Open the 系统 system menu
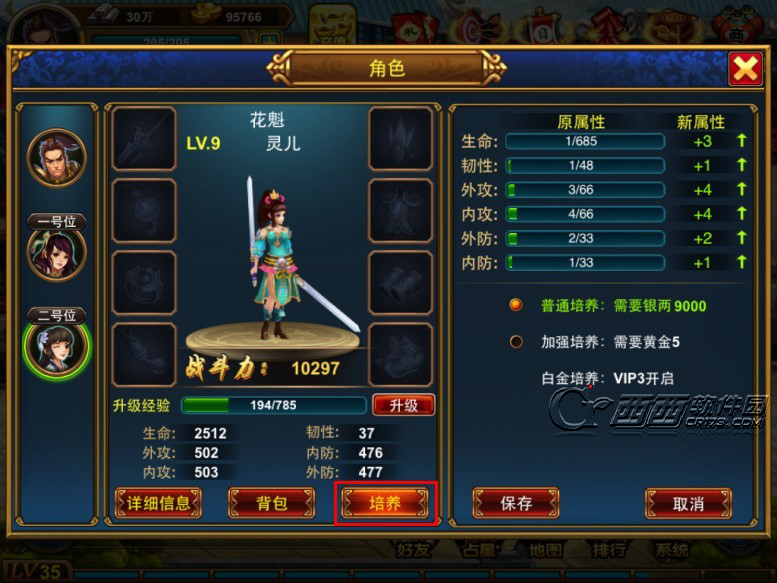This screenshot has width=777, height=583. [671, 550]
